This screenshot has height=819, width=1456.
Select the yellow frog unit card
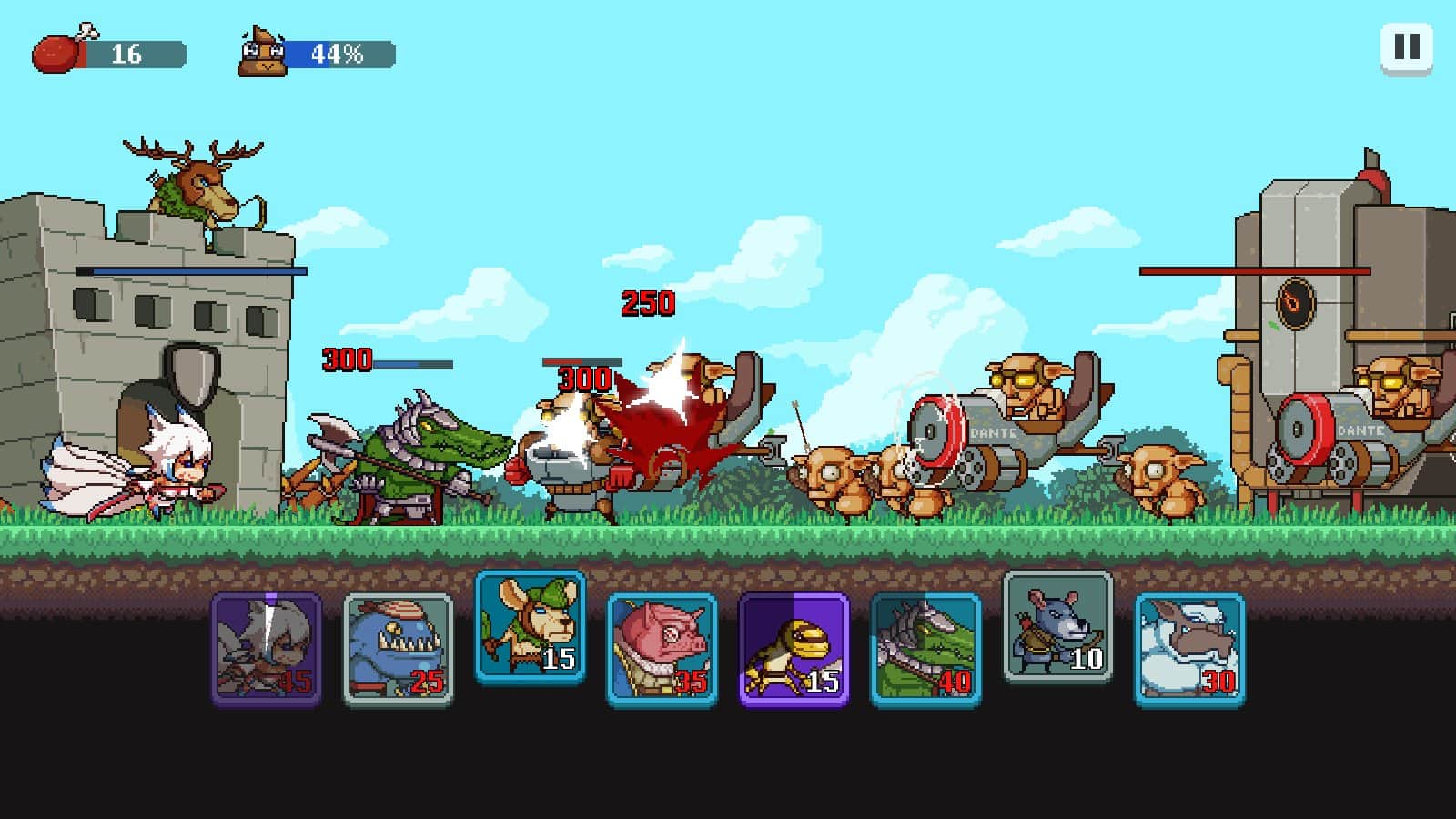coord(794,649)
